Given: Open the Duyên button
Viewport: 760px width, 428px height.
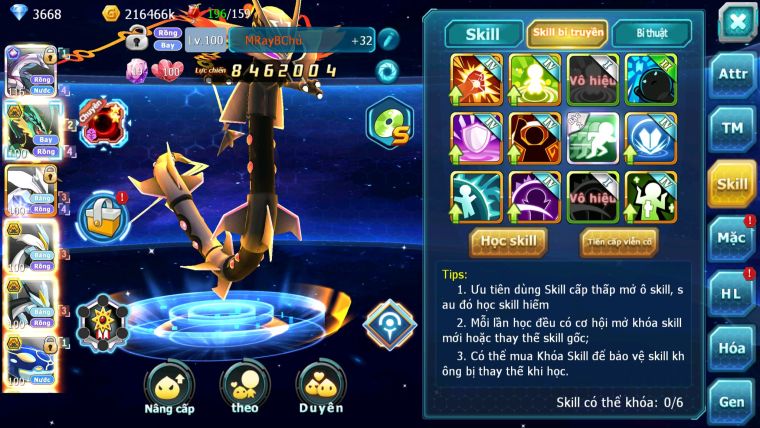Looking at the screenshot, I should [x=321, y=388].
